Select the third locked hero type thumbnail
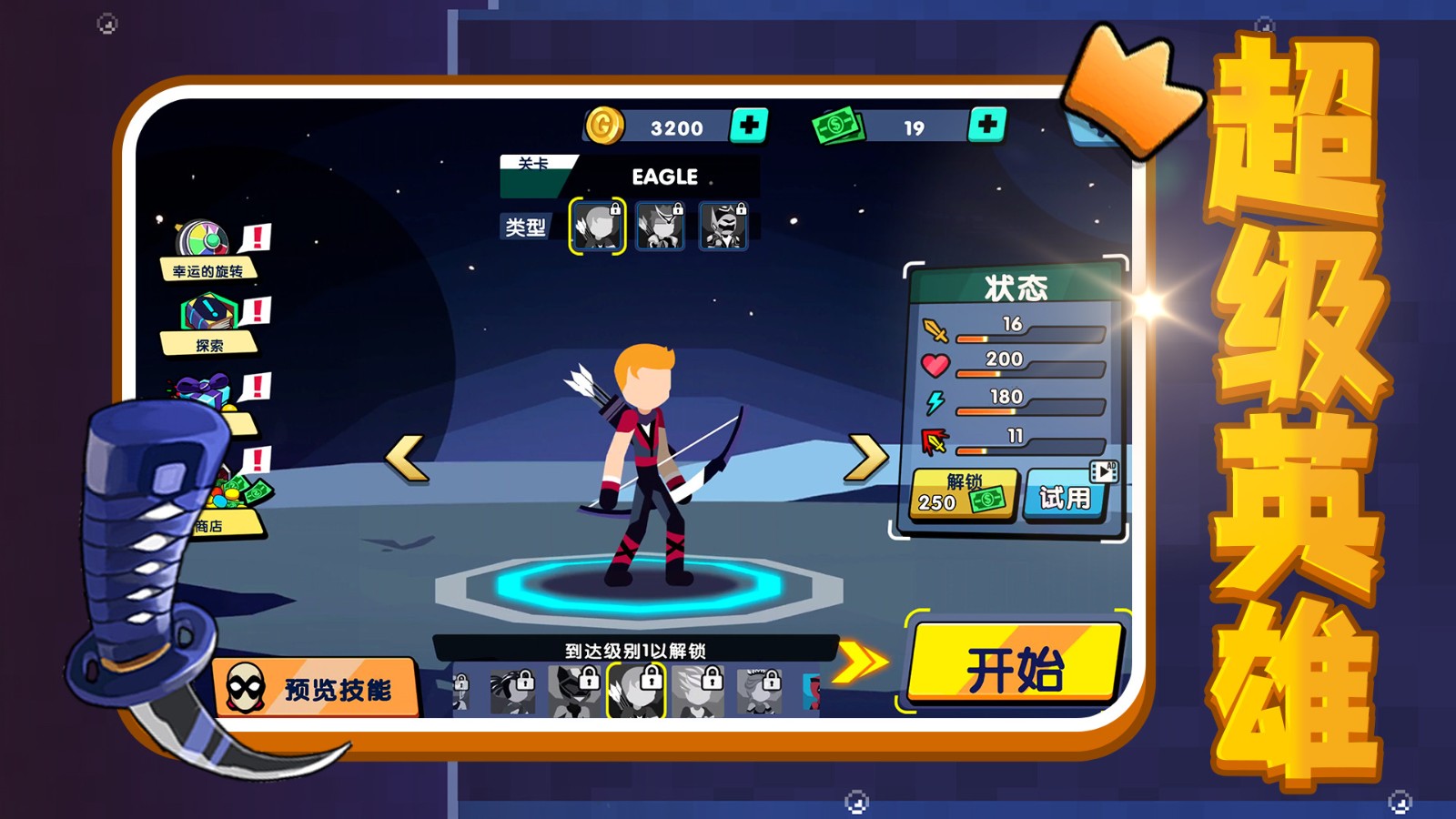1456x819 pixels. click(723, 226)
